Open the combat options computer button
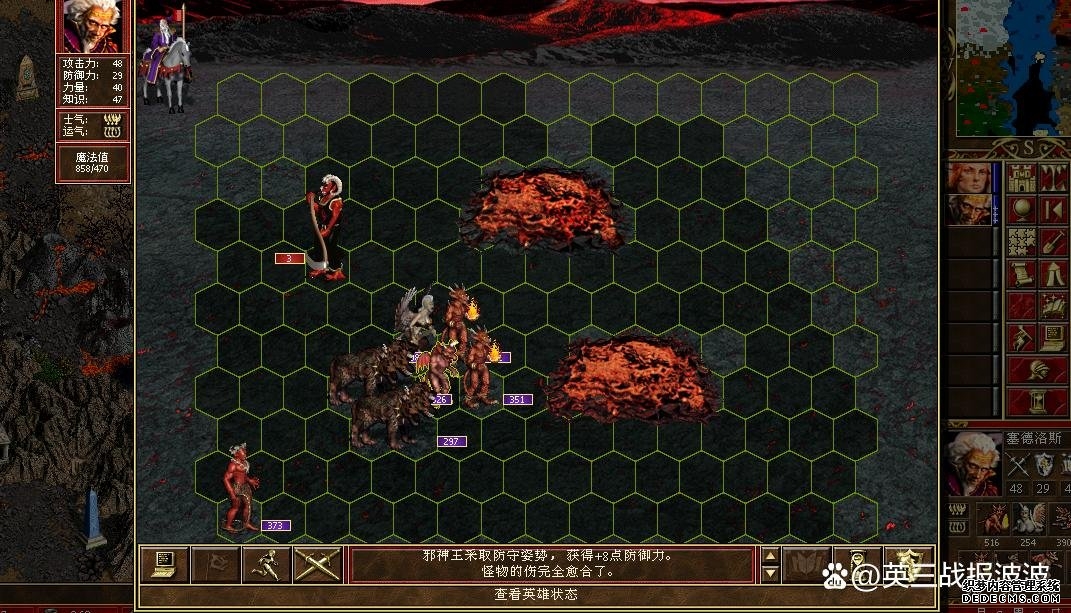The width and height of the screenshot is (1071, 613). [x=163, y=564]
